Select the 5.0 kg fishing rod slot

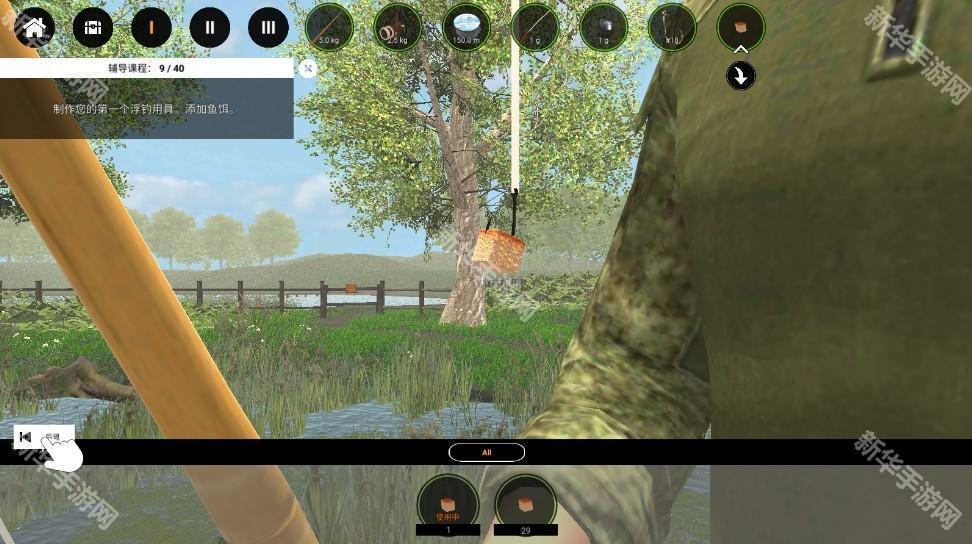pos(329,27)
